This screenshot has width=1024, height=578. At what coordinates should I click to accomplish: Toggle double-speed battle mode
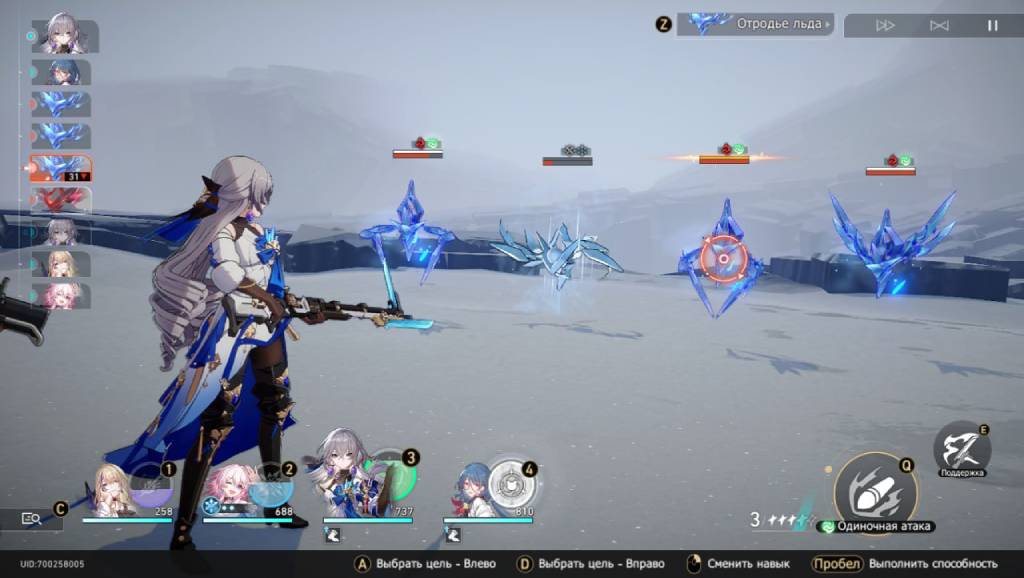click(885, 26)
